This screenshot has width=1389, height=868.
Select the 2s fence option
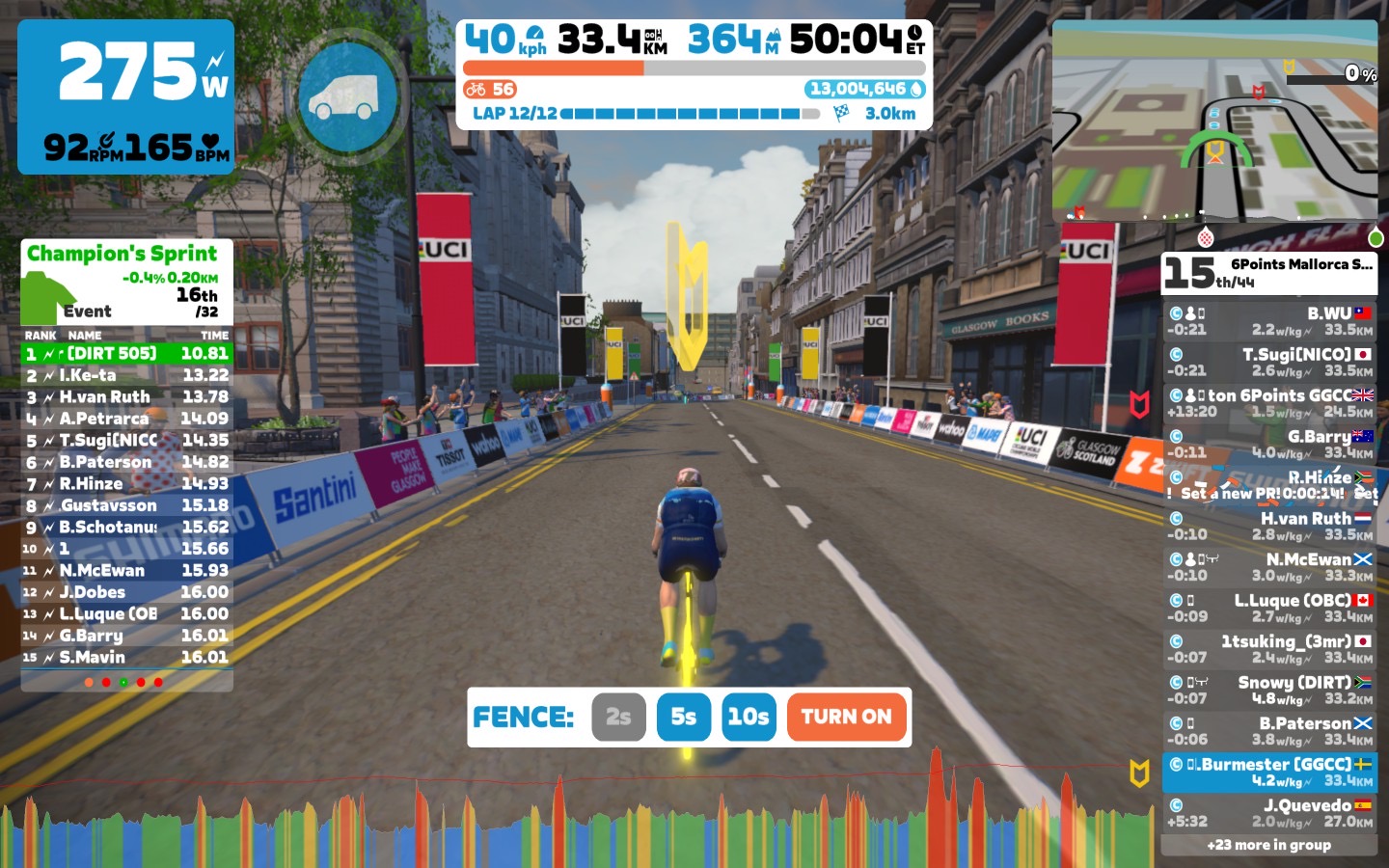pyautogui.click(x=618, y=717)
